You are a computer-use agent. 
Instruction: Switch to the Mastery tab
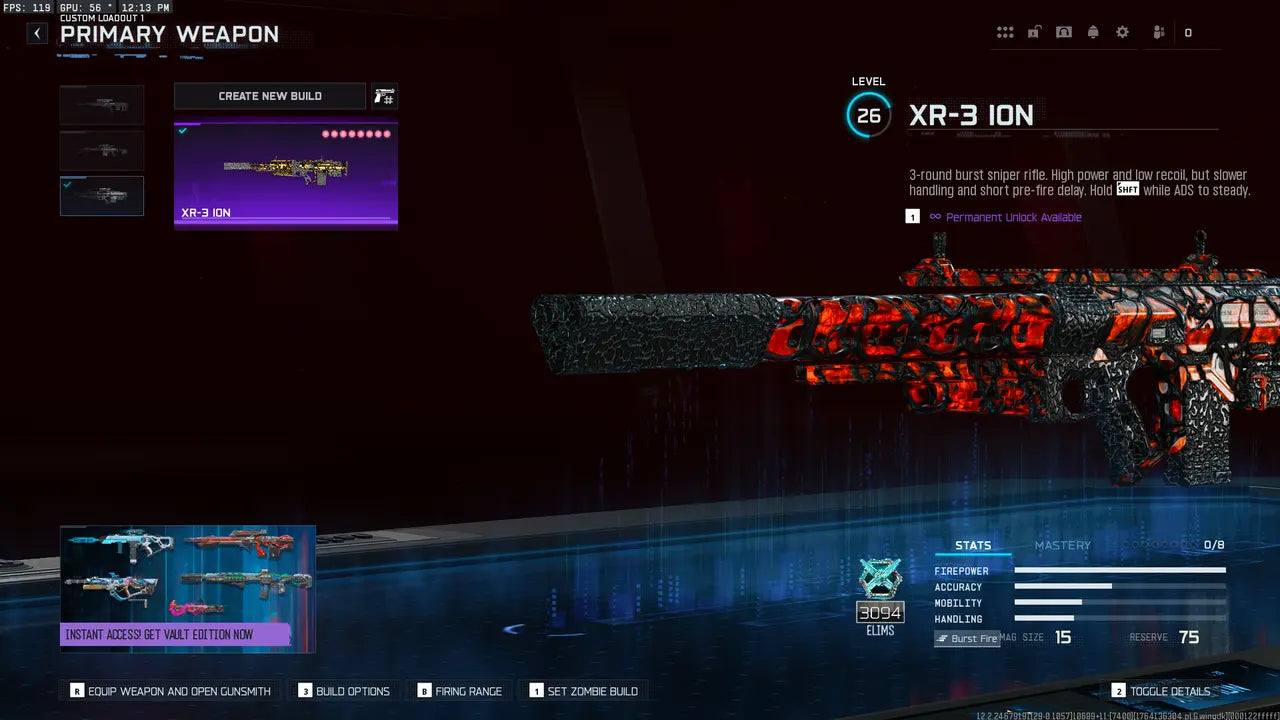[x=1062, y=545]
